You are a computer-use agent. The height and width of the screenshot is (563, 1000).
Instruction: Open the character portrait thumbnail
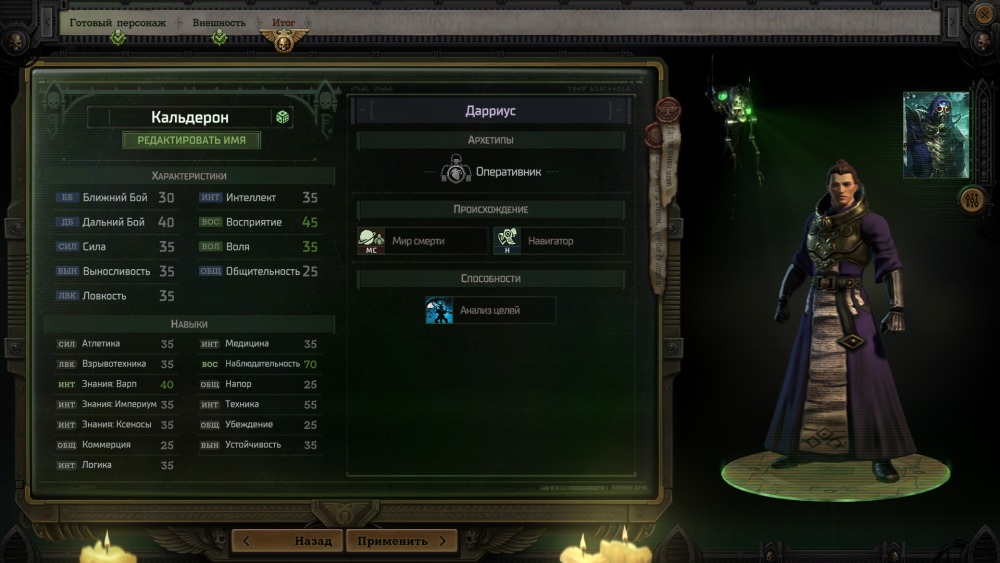pos(935,135)
